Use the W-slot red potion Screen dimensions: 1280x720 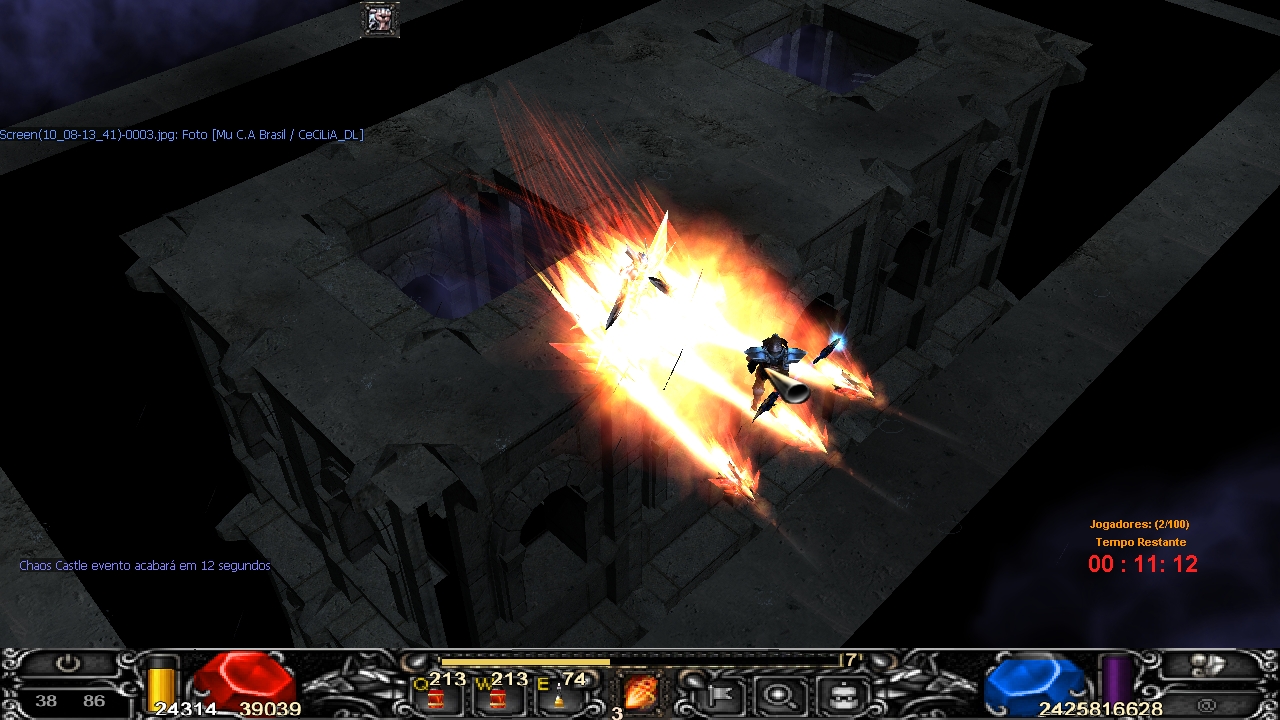[x=496, y=696]
